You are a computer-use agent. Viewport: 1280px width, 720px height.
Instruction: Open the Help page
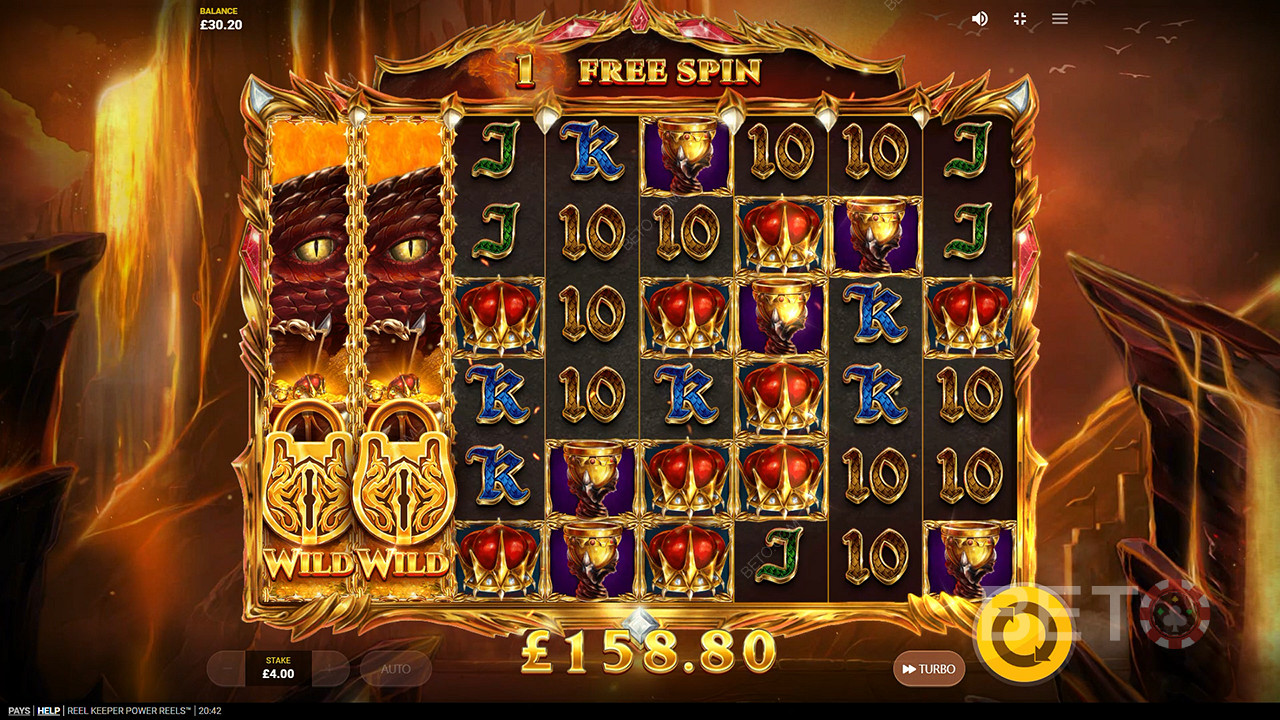(49, 711)
